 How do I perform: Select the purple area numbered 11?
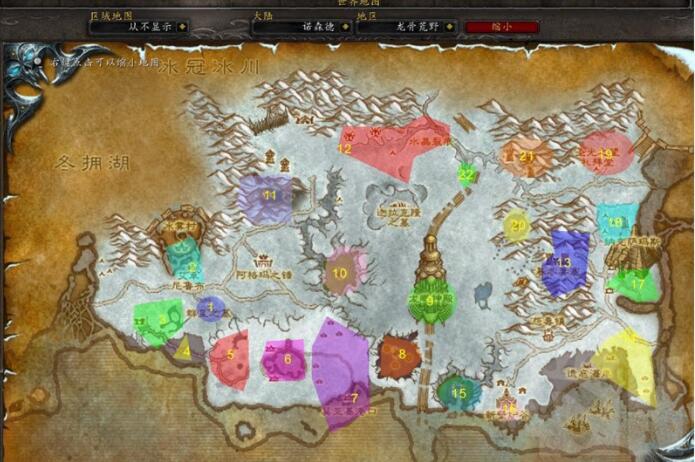pyautogui.click(x=265, y=197)
